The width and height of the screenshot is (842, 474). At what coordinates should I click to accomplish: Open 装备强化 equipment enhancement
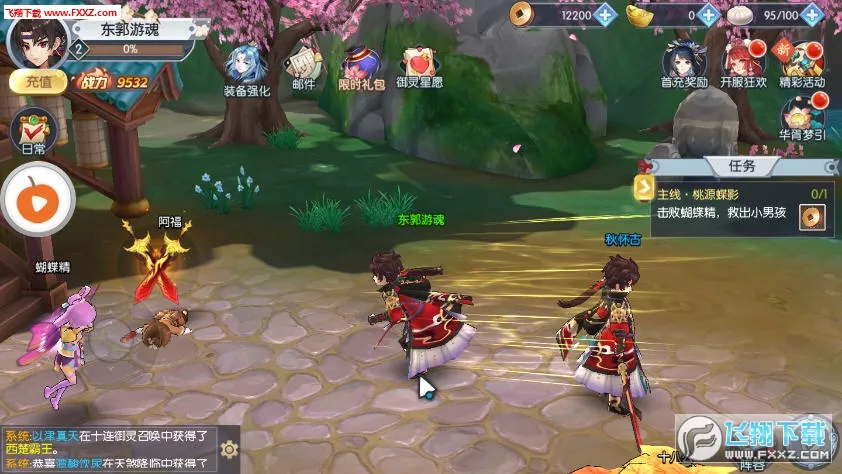pyautogui.click(x=245, y=70)
